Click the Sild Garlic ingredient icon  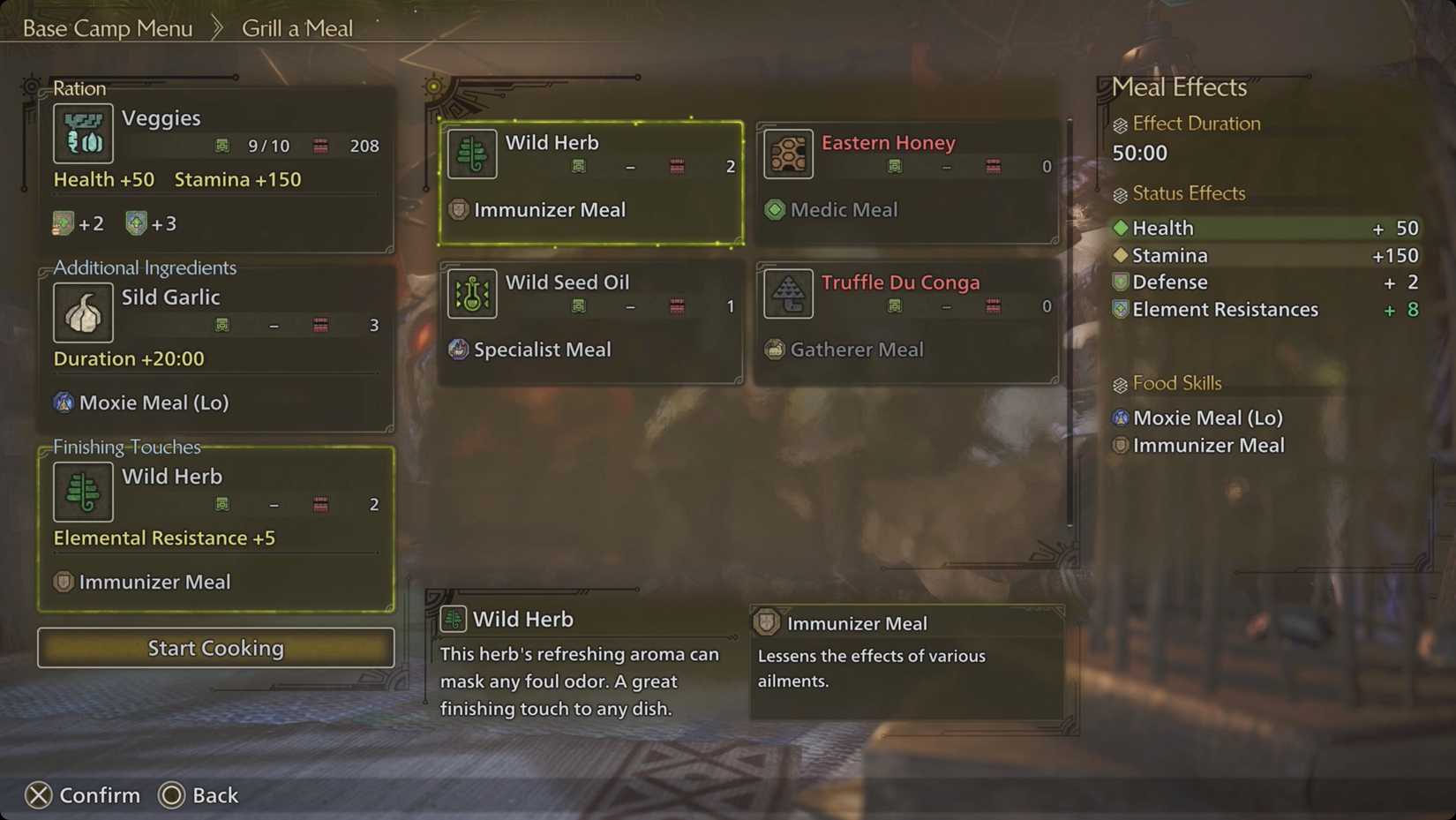(x=83, y=312)
